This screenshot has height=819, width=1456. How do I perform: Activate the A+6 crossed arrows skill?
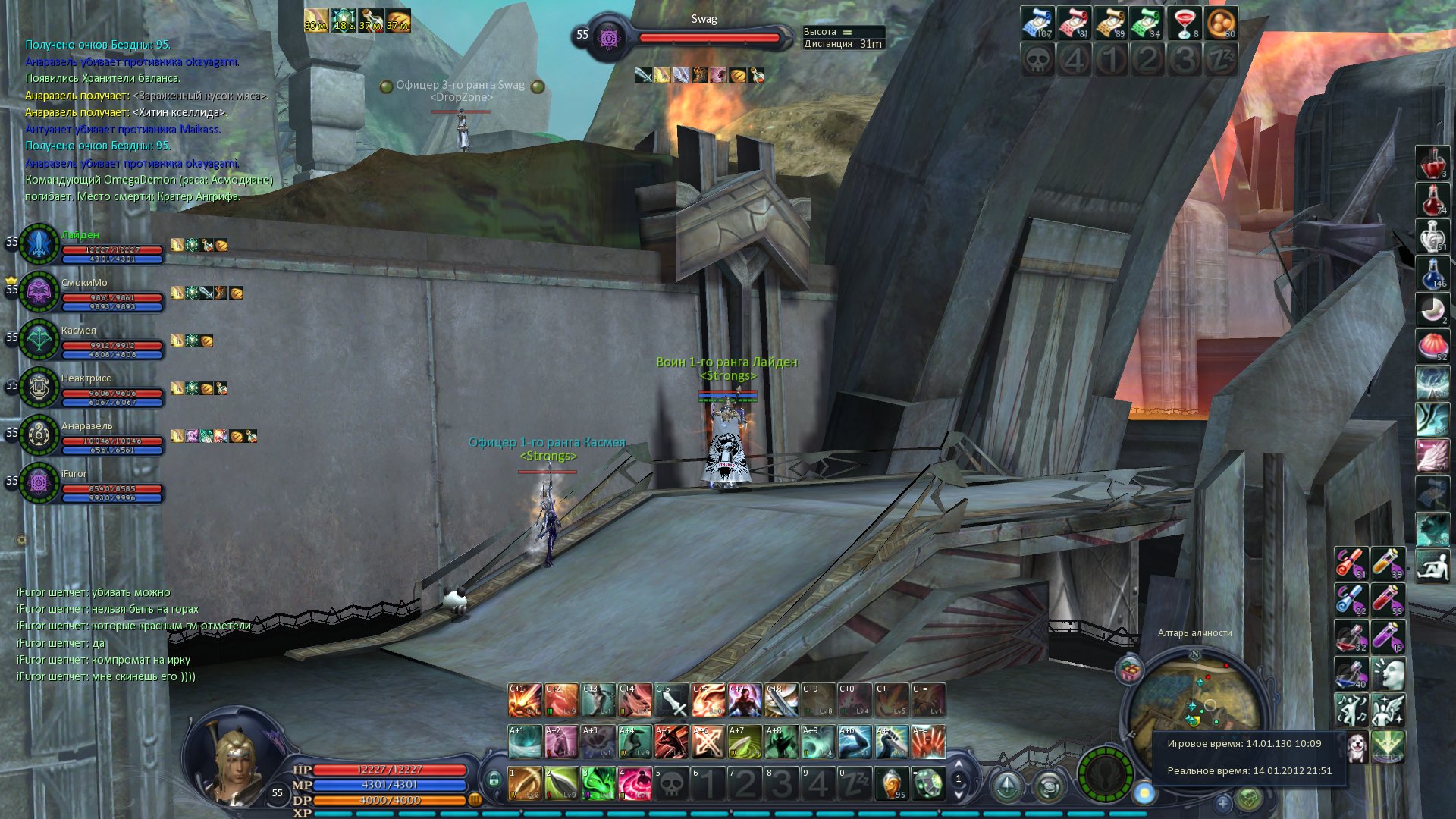point(708,742)
